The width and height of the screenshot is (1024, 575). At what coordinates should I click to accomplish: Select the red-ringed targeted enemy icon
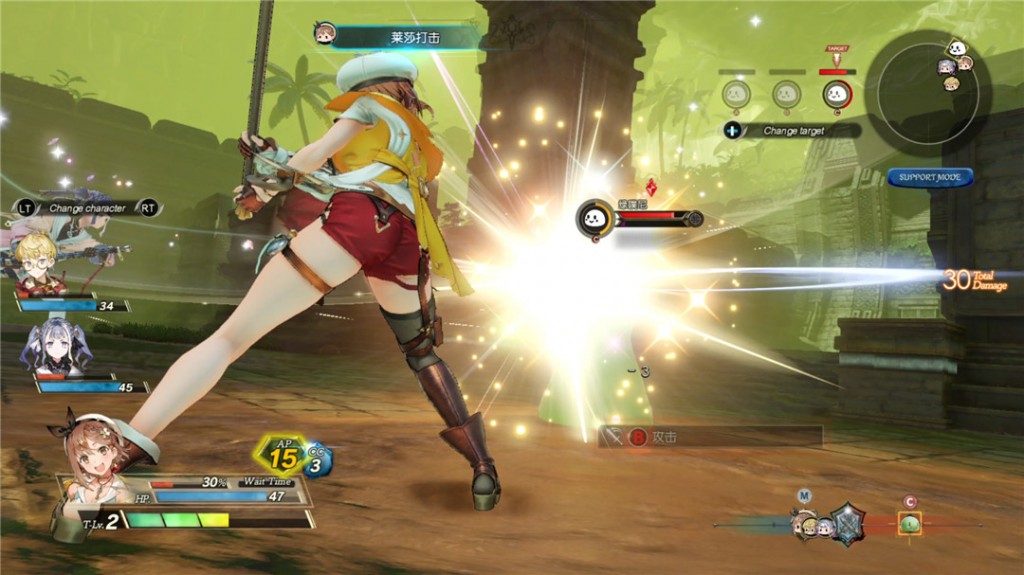(836, 95)
